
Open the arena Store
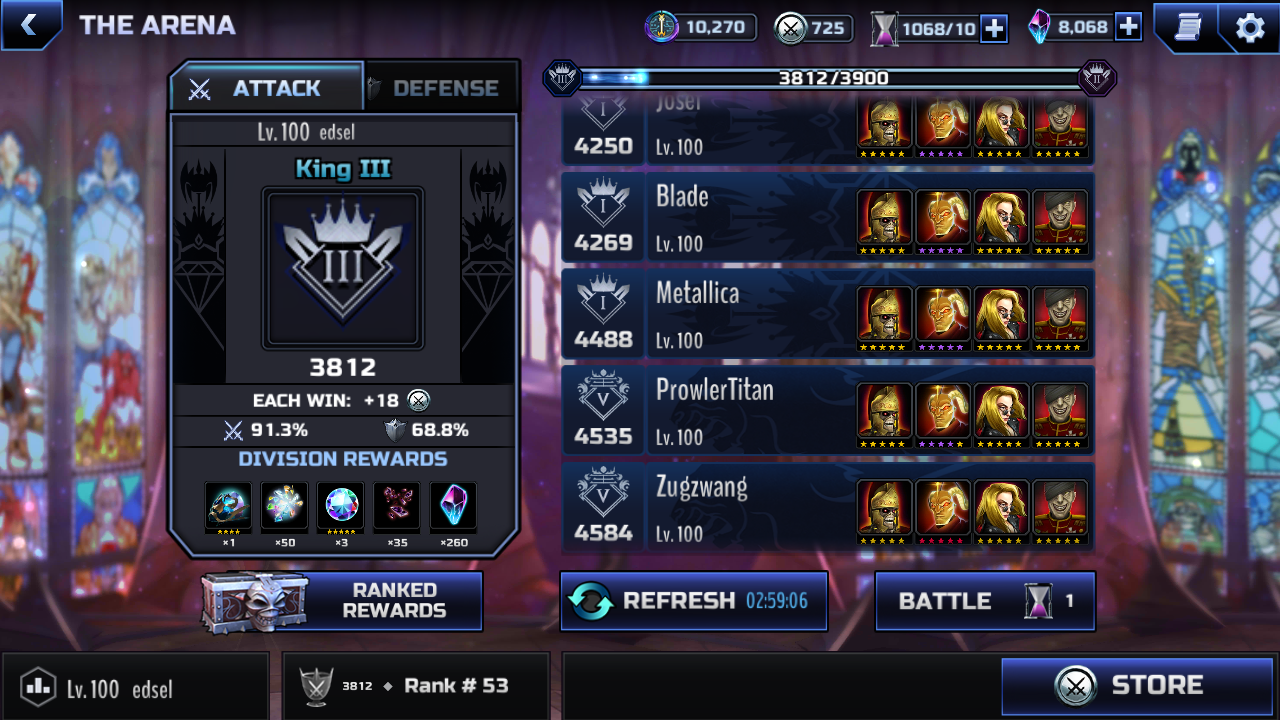pyautogui.click(x=1137, y=686)
